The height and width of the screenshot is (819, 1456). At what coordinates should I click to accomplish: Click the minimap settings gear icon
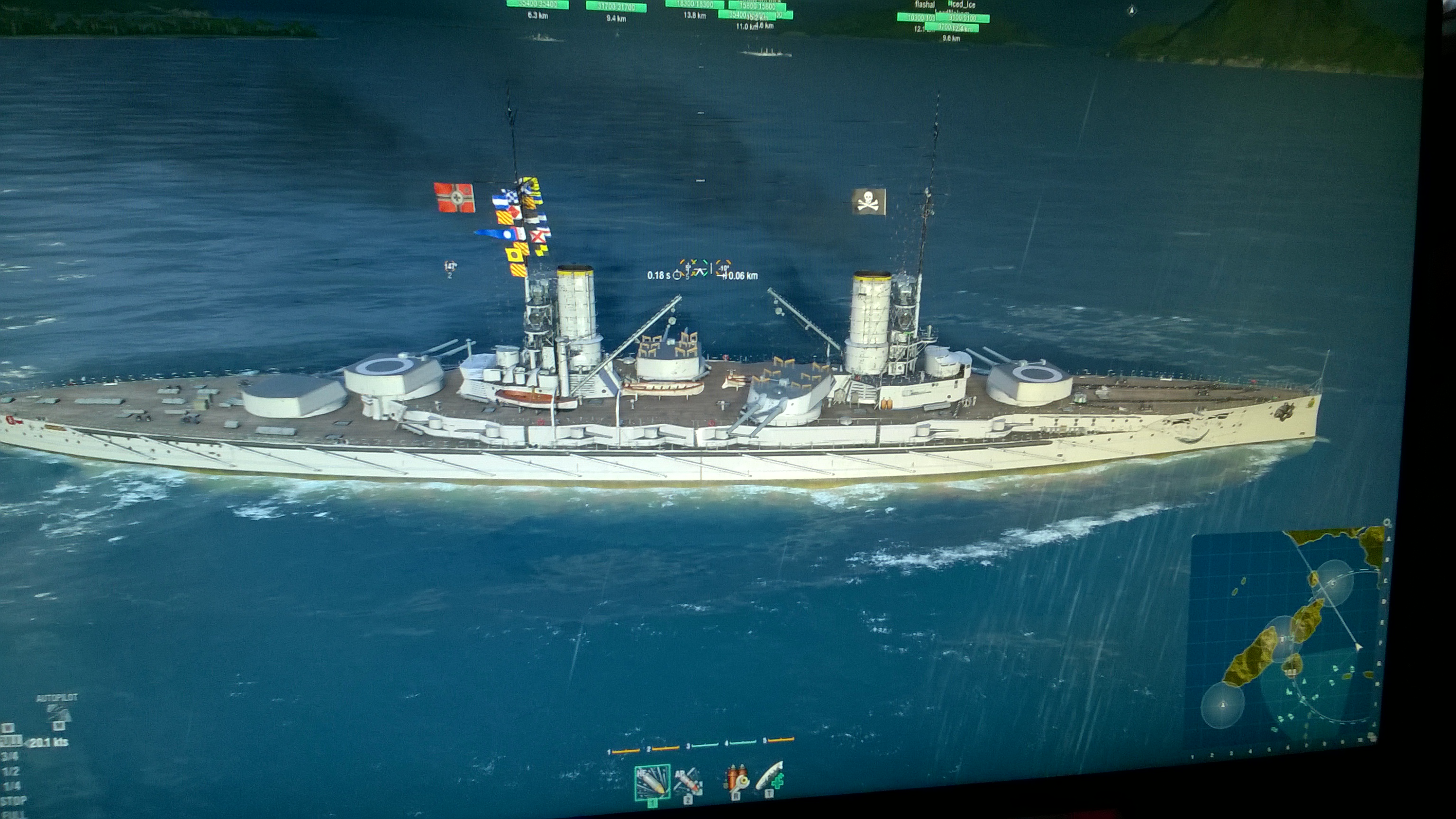coord(1386,523)
